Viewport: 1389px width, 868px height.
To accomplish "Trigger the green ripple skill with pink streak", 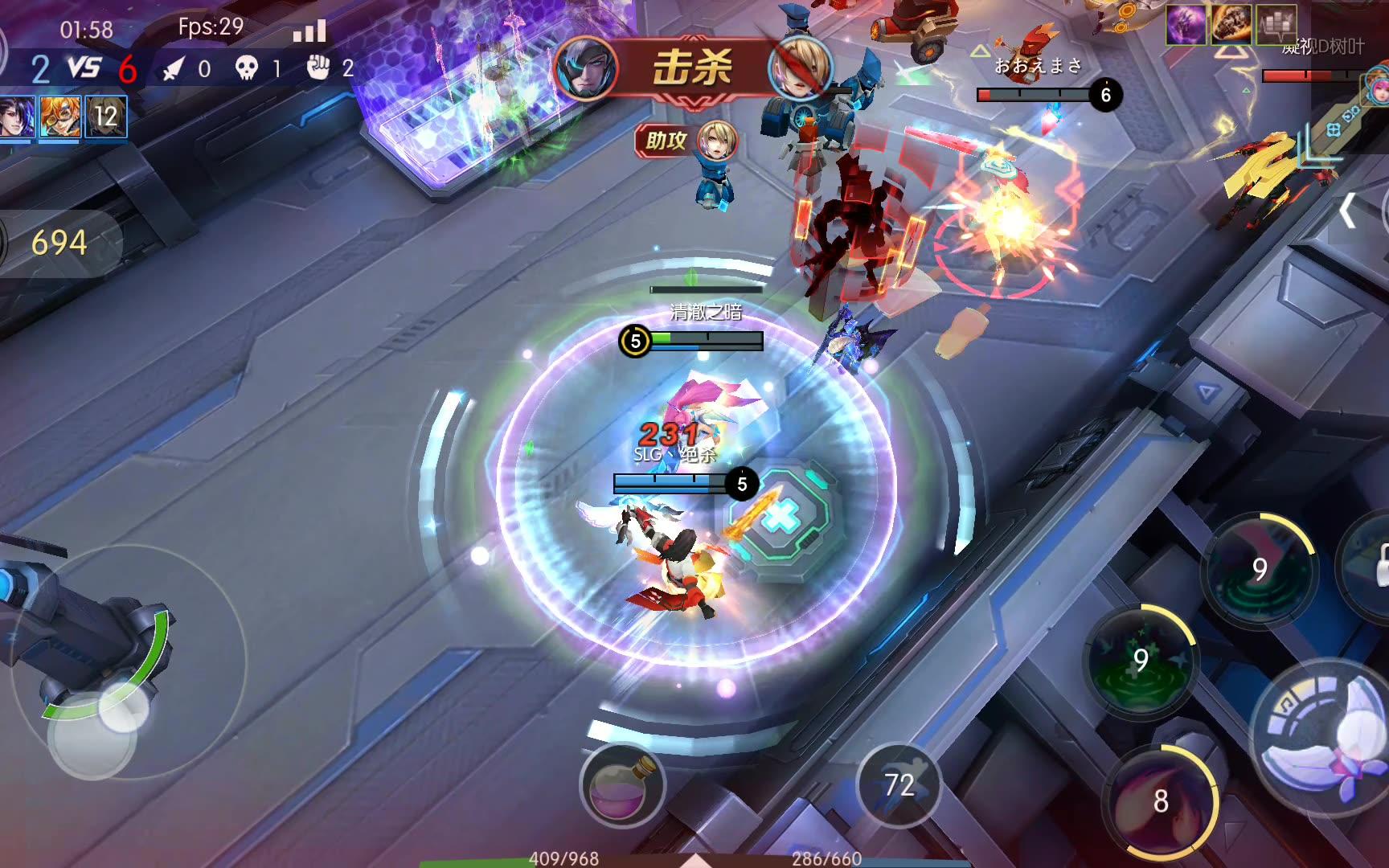I will pos(1260,569).
